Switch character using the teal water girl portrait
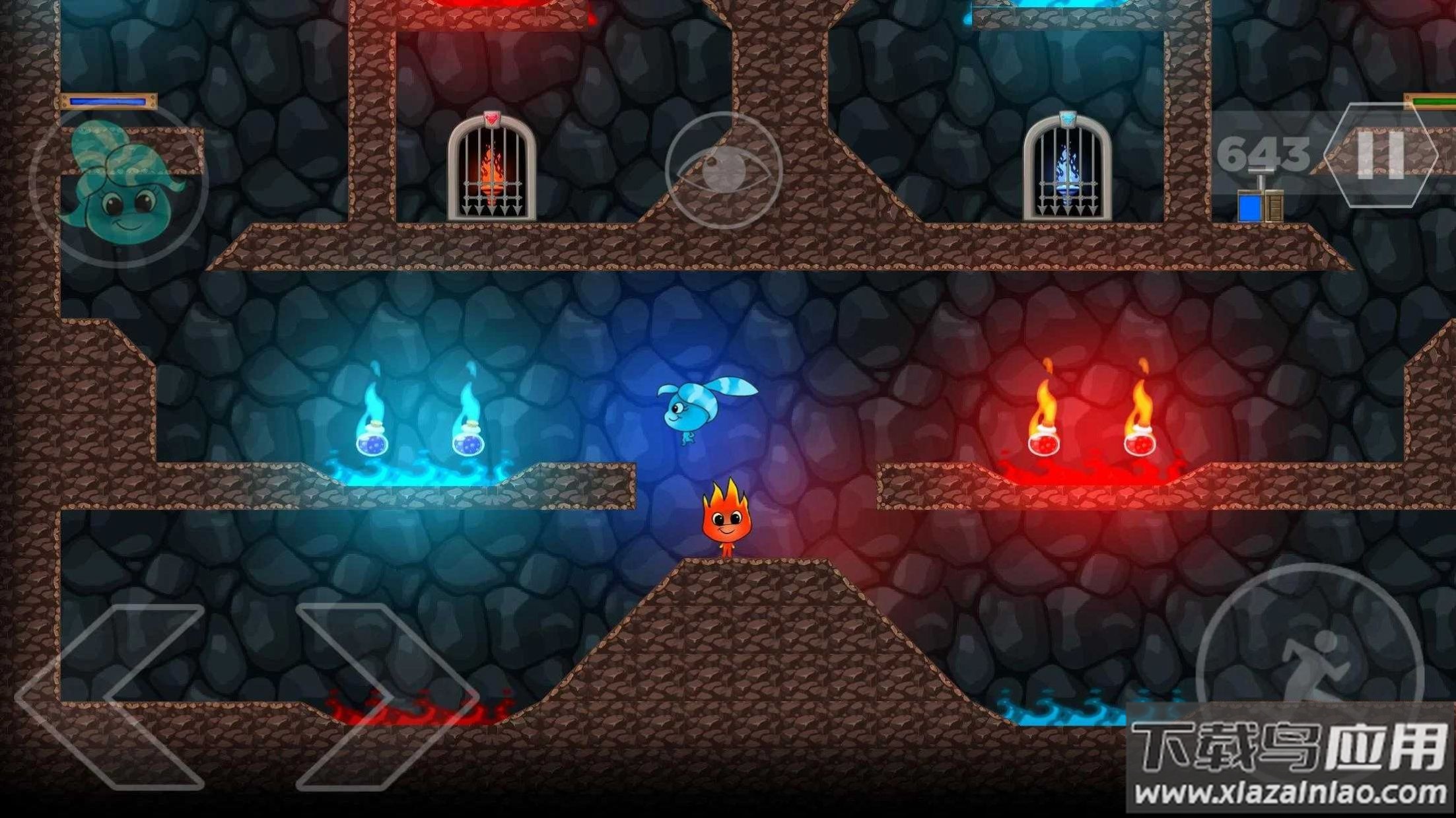The image size is (1456, 818). tap(119, 185)
